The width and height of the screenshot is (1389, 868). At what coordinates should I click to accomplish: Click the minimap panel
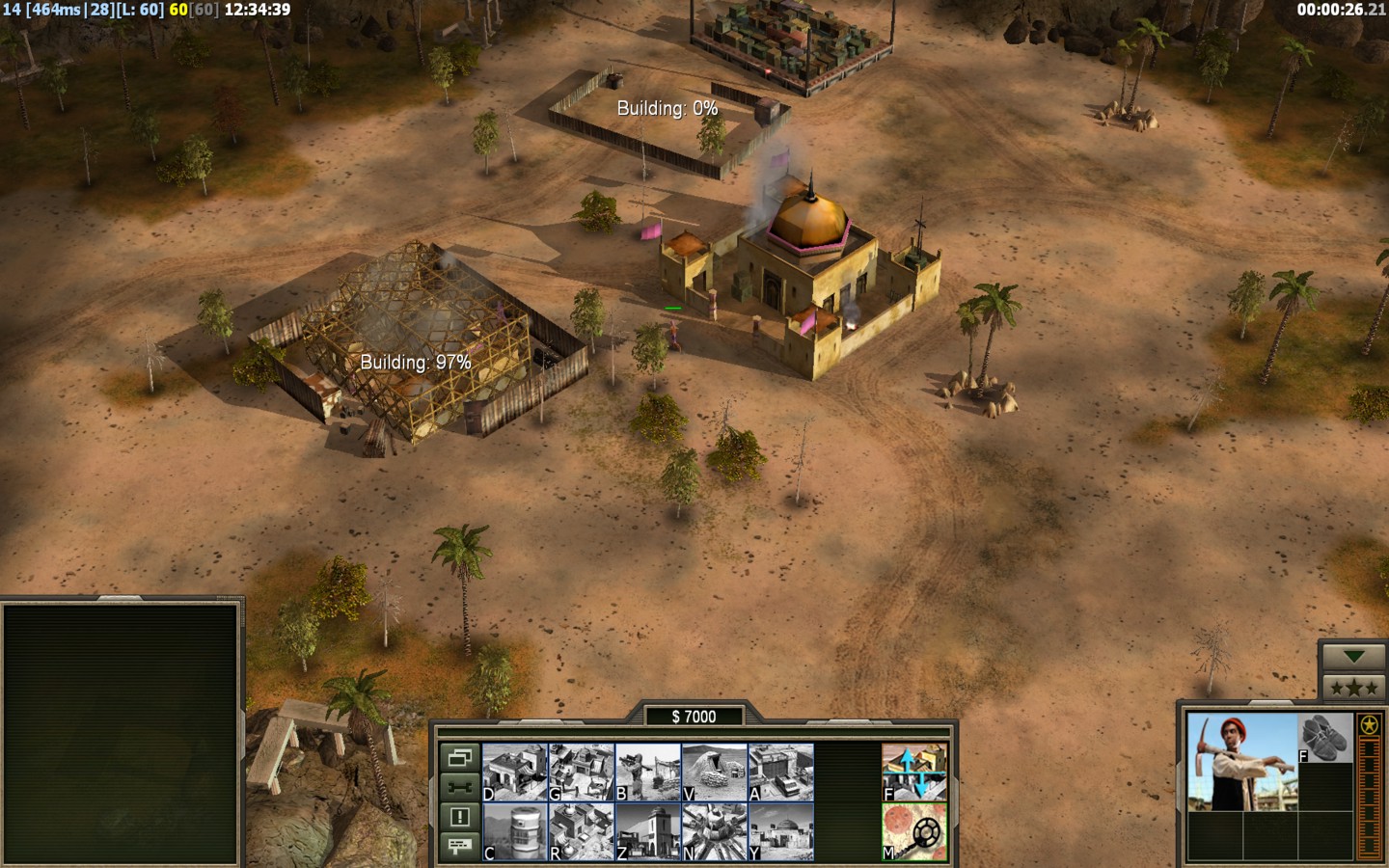121,733
